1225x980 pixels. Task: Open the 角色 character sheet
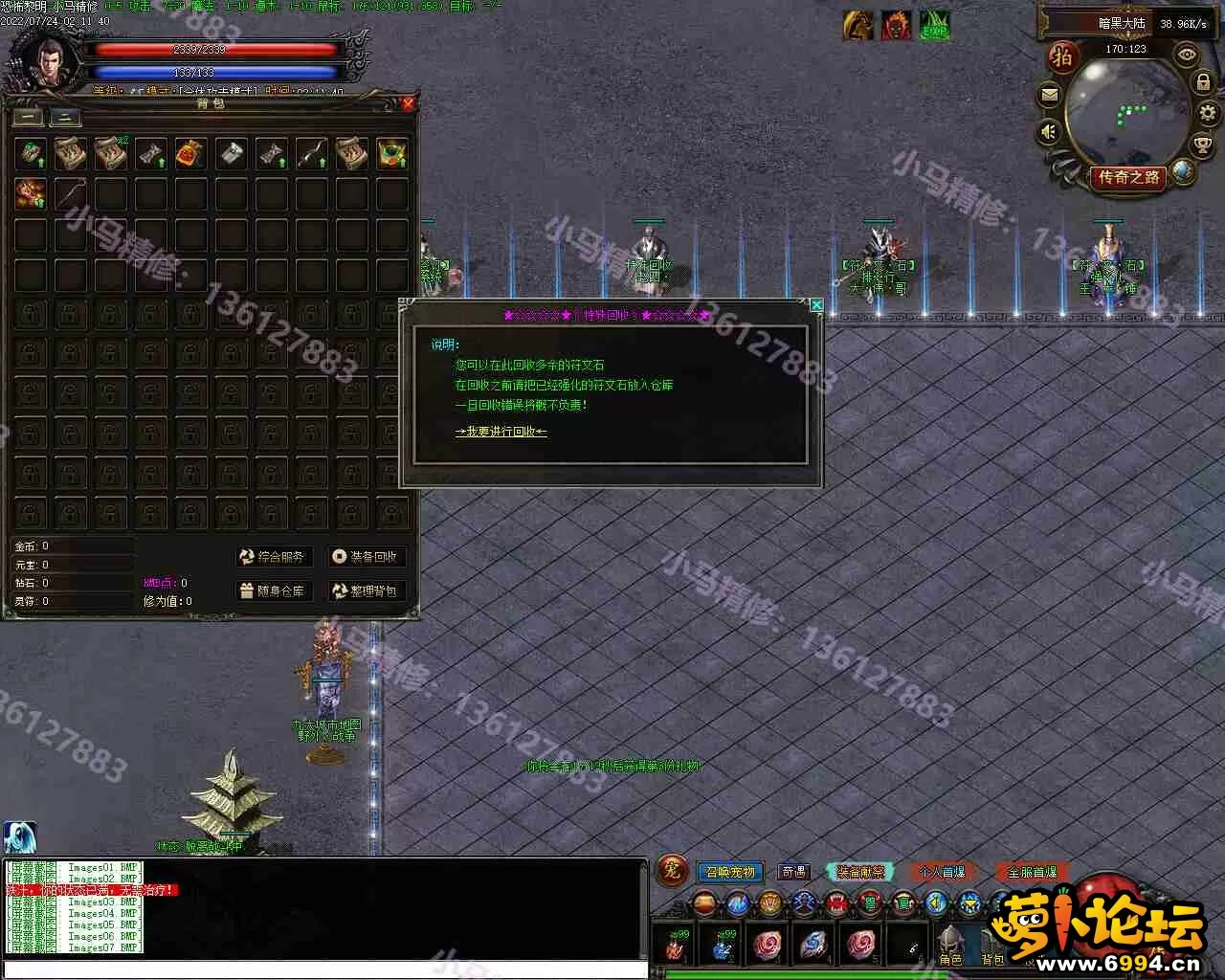tap(950, 945)
